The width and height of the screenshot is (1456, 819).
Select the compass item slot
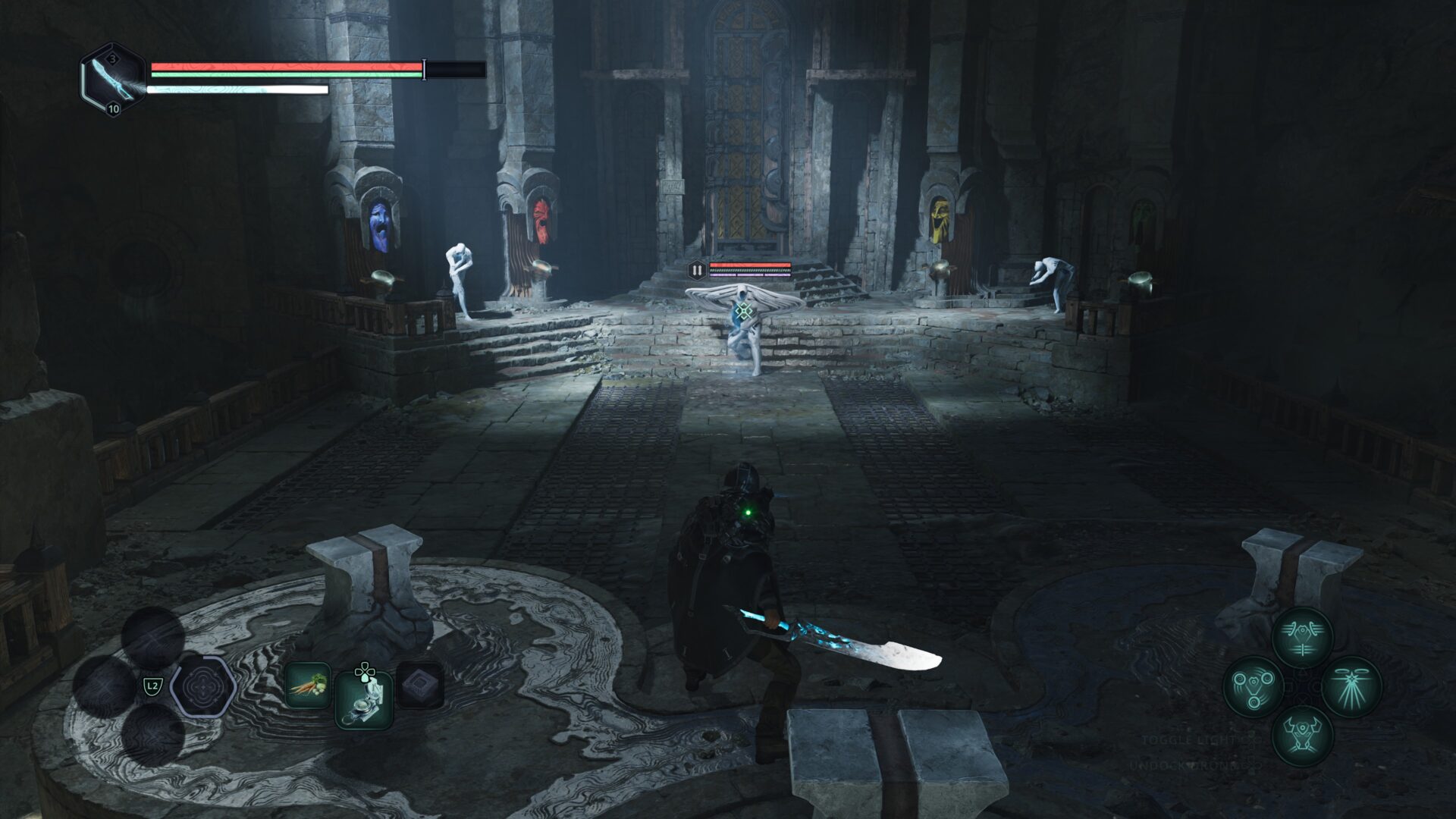click(x=364, y=699)
